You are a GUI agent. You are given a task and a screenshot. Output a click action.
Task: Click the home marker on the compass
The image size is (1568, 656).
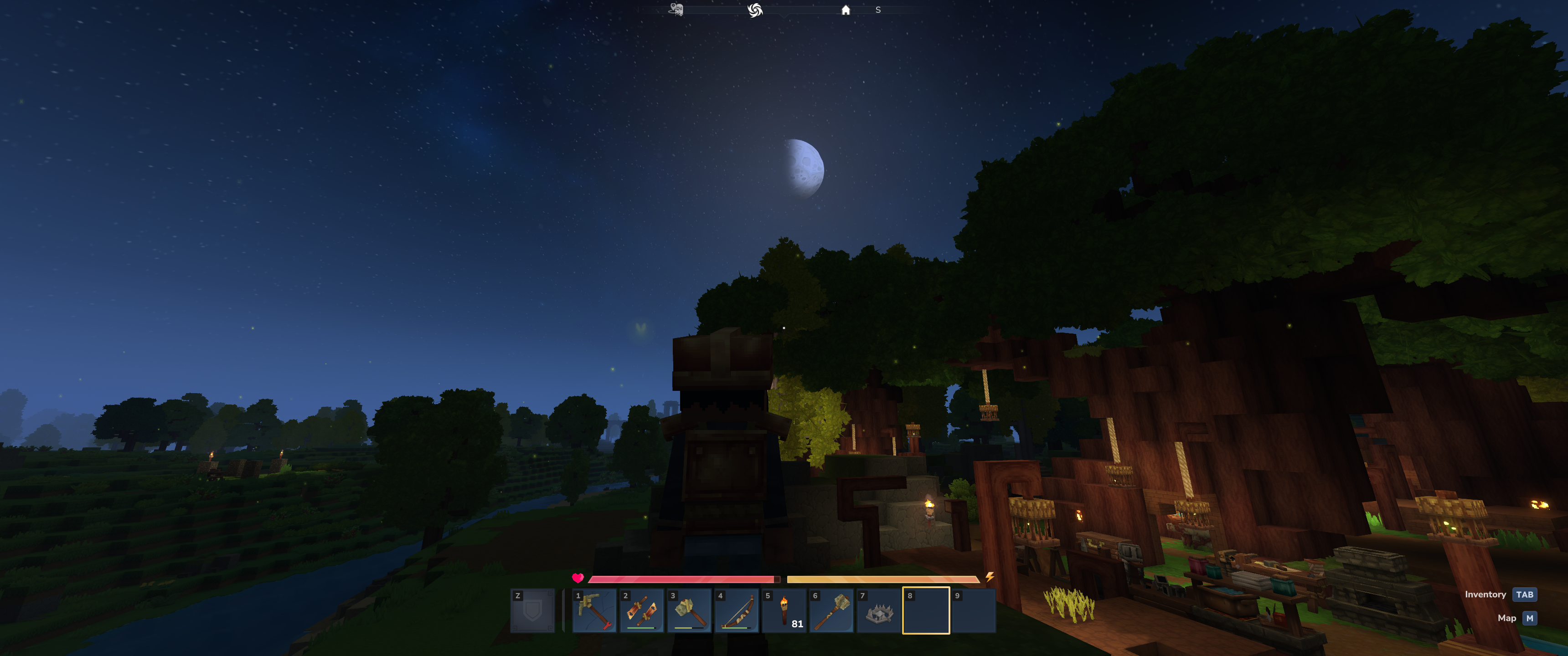pyautogui.click(x=846, y=10)
